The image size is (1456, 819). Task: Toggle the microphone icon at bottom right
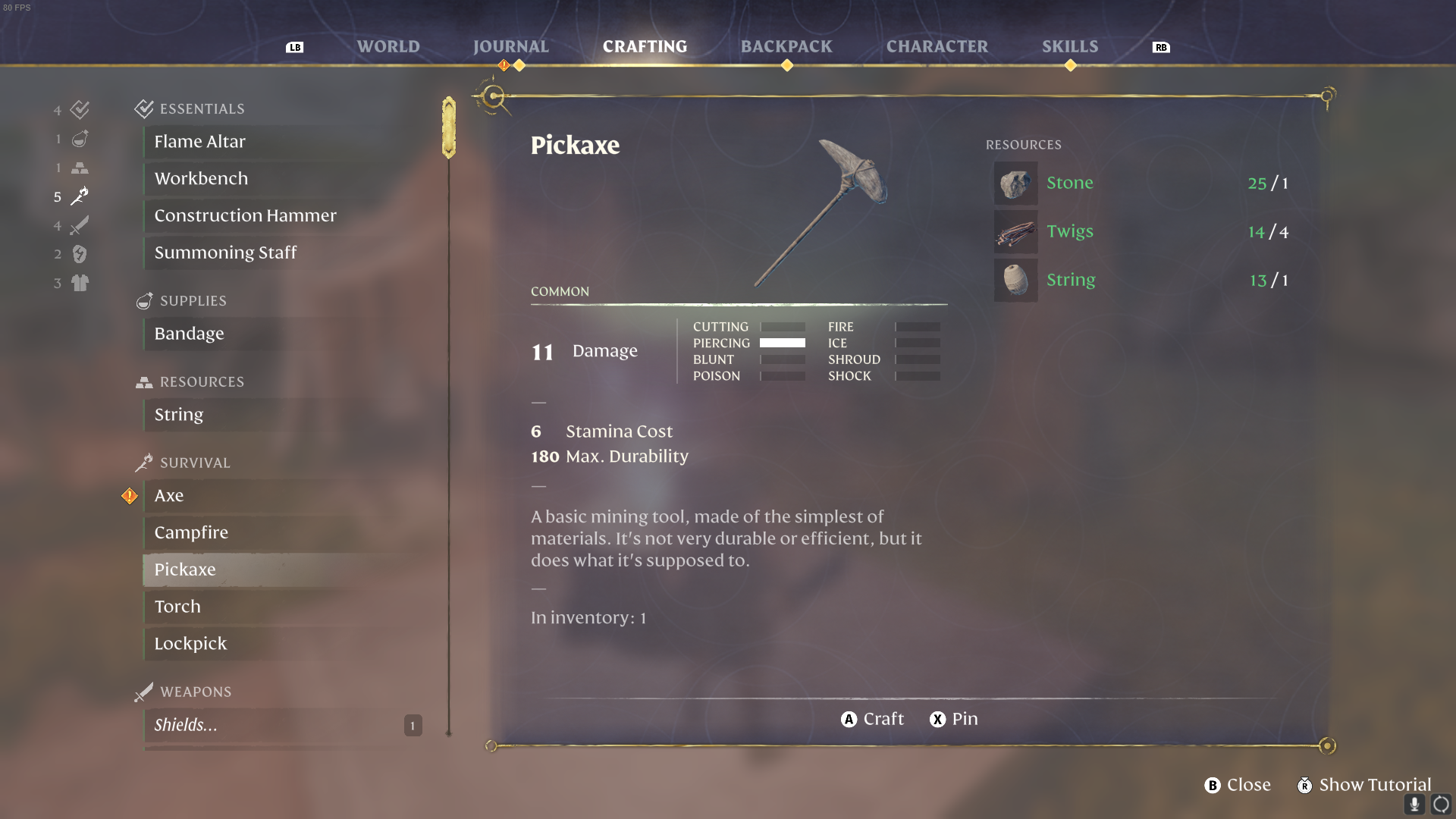point(1415,805)
